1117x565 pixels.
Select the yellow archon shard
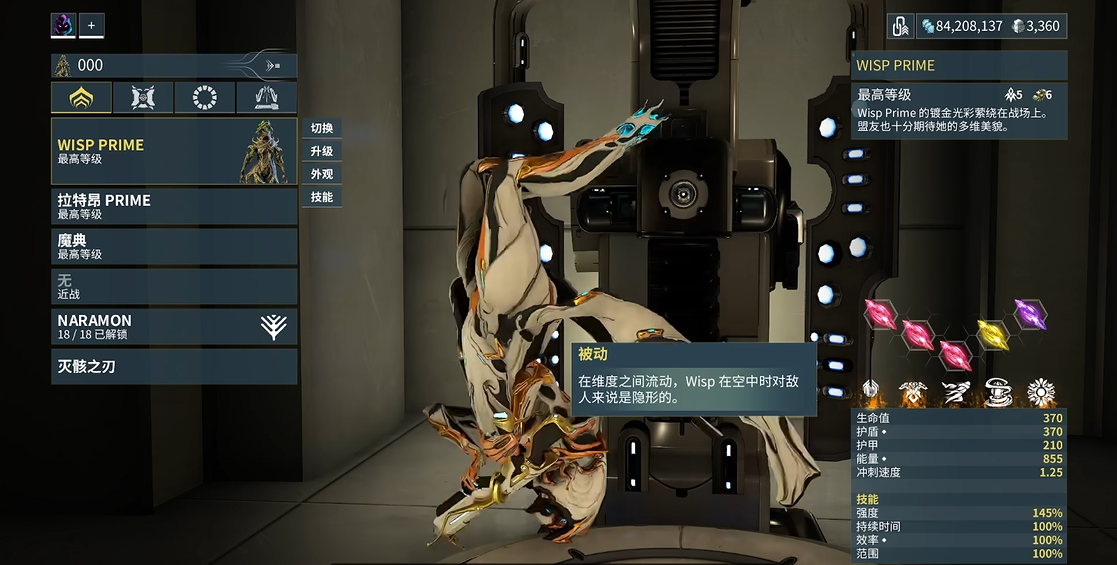[991, 333]
